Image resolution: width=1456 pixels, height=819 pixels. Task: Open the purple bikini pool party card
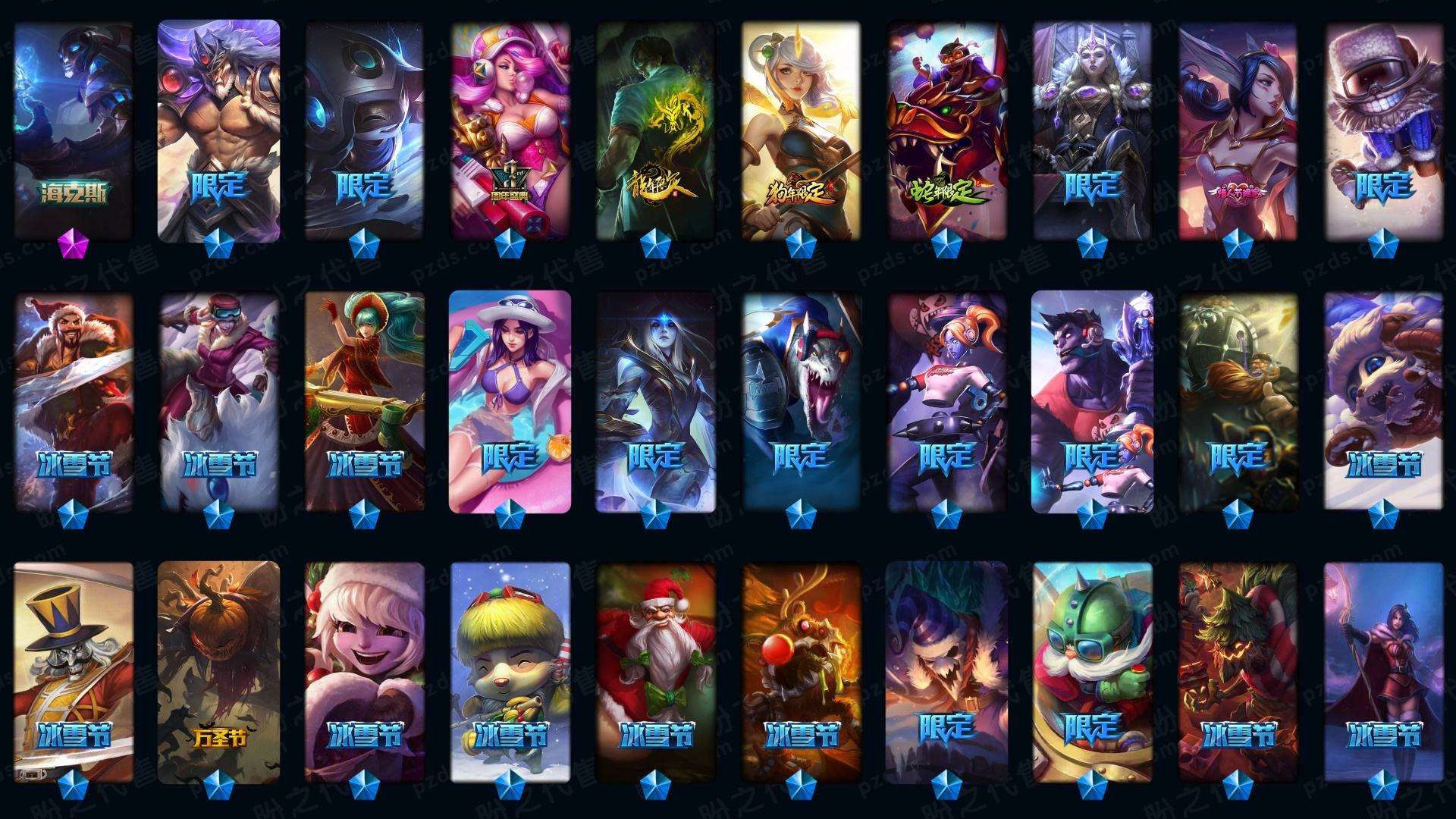click(x=510, y=402)
